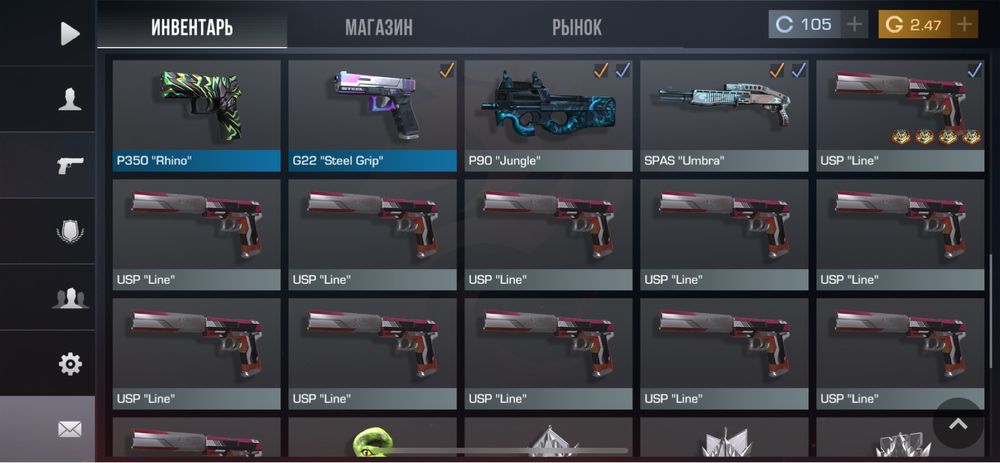The width and height of the screenshot is (1000, 463).
Task: Select the pistol icon in sidebar
Action: pyautogui.click(x=69, y=165)
